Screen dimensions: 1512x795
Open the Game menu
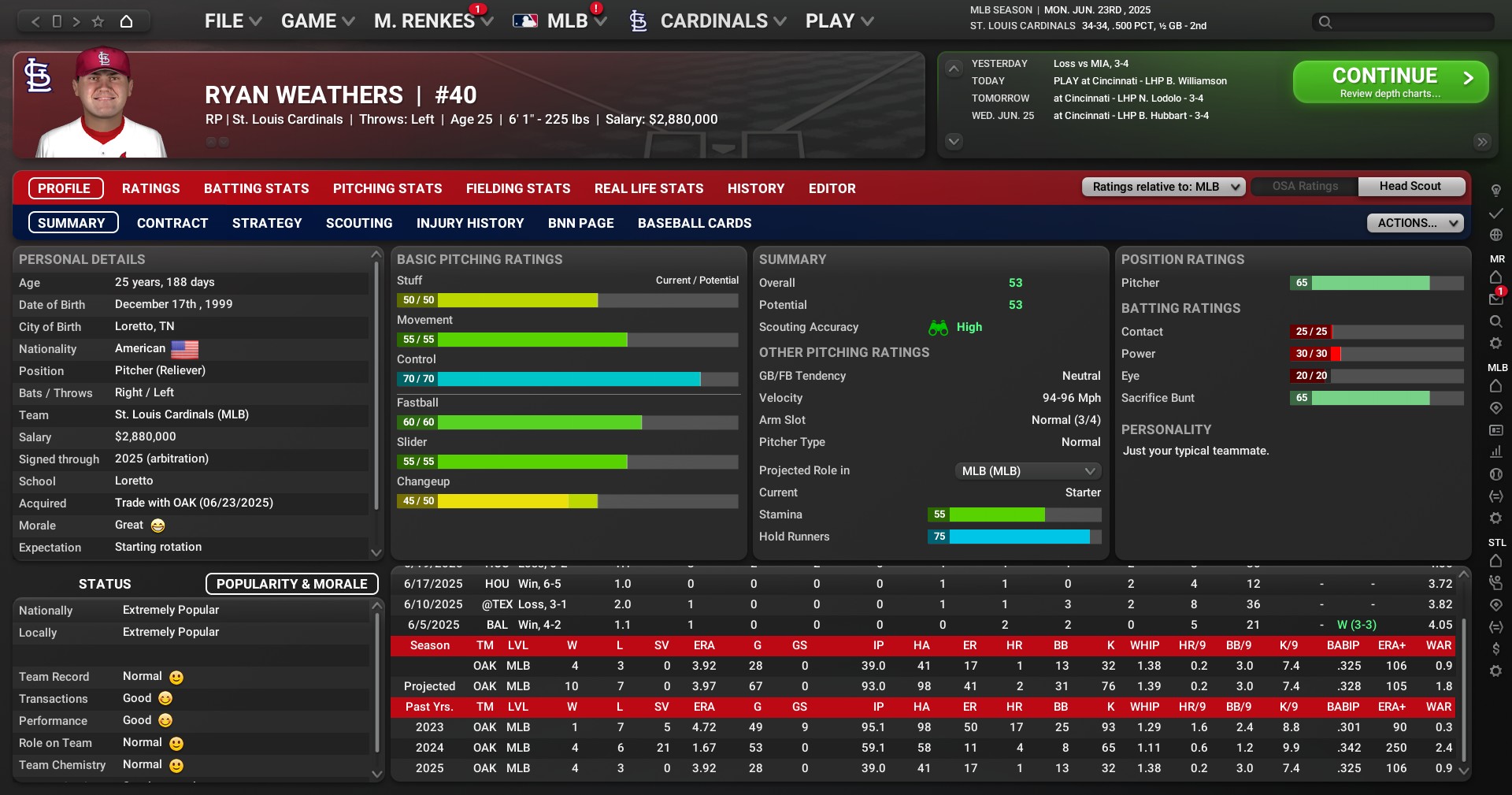click(317, 21)
